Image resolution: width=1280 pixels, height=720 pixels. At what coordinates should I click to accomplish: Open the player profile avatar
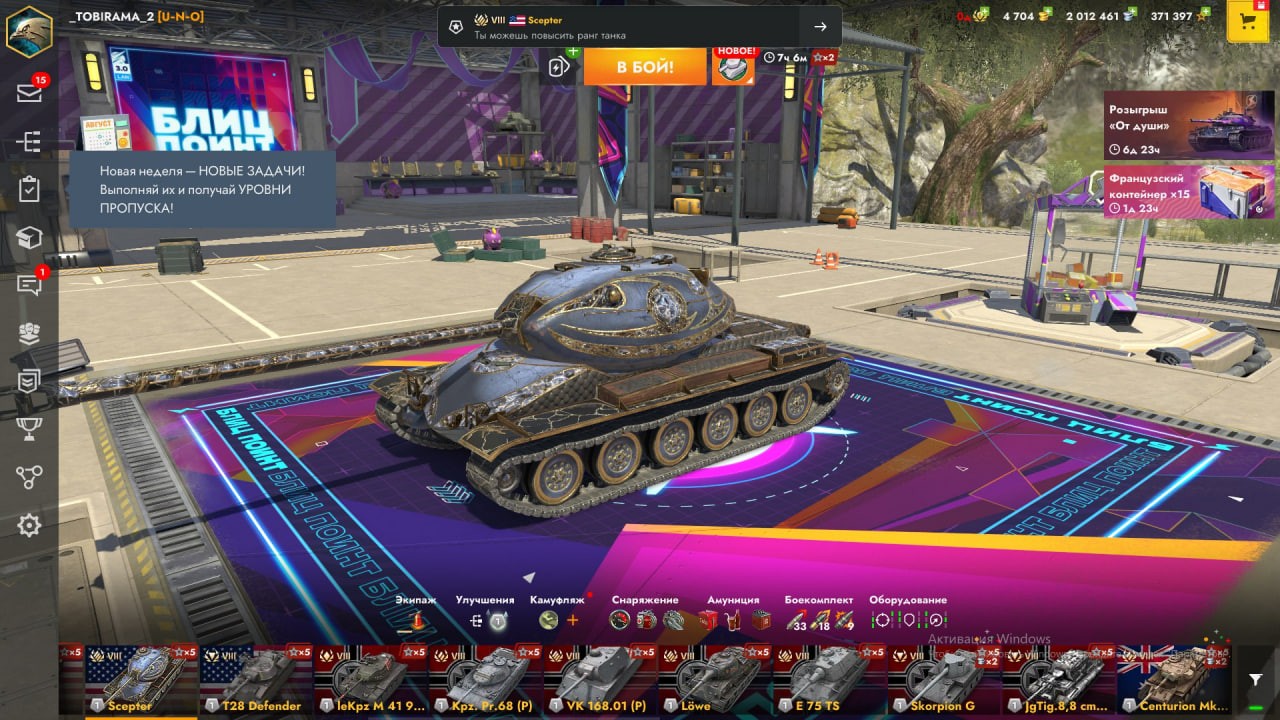pyautogui.click(x=29, y=30)
